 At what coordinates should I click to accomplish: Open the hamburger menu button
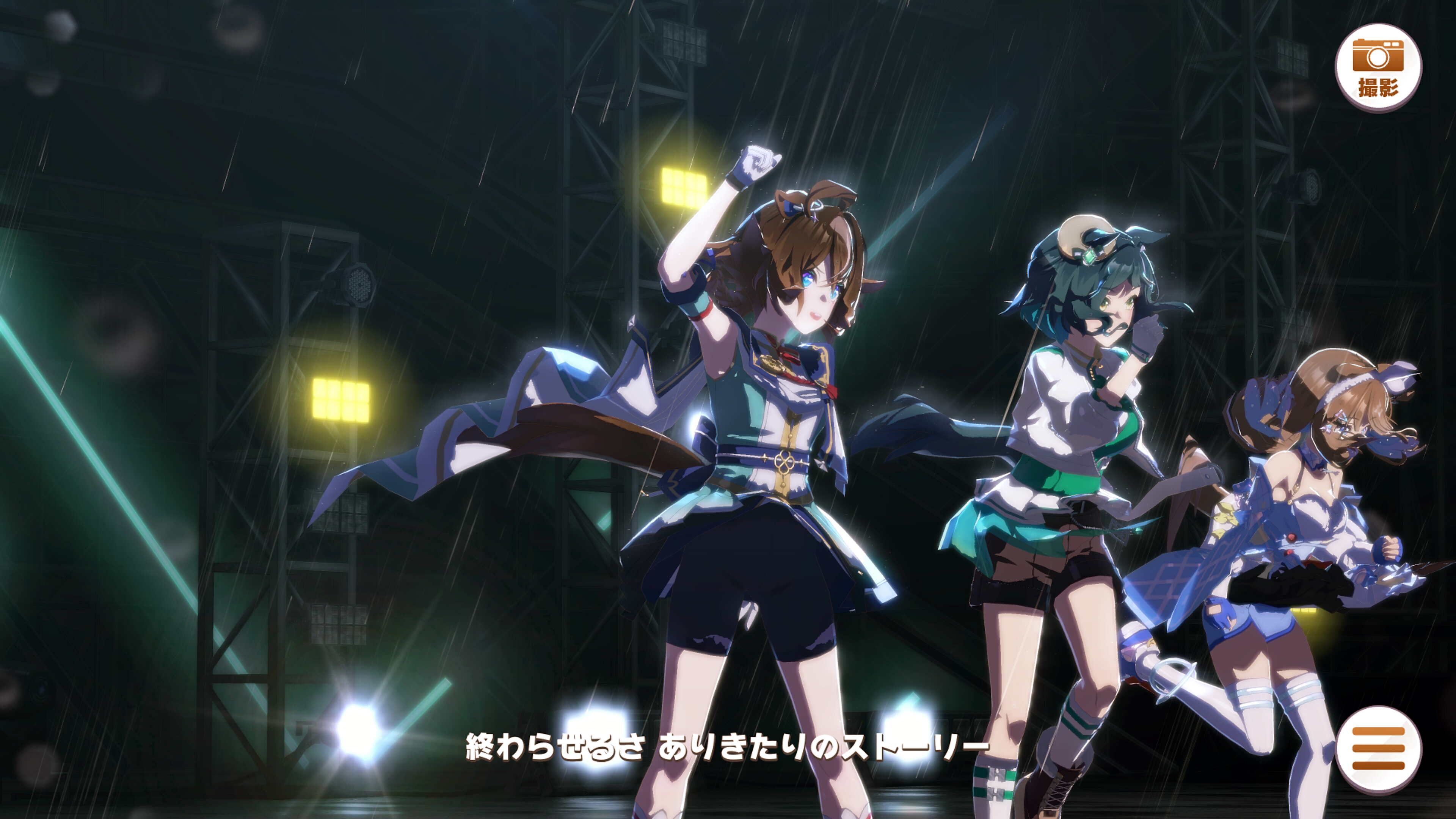(1378, 748)
